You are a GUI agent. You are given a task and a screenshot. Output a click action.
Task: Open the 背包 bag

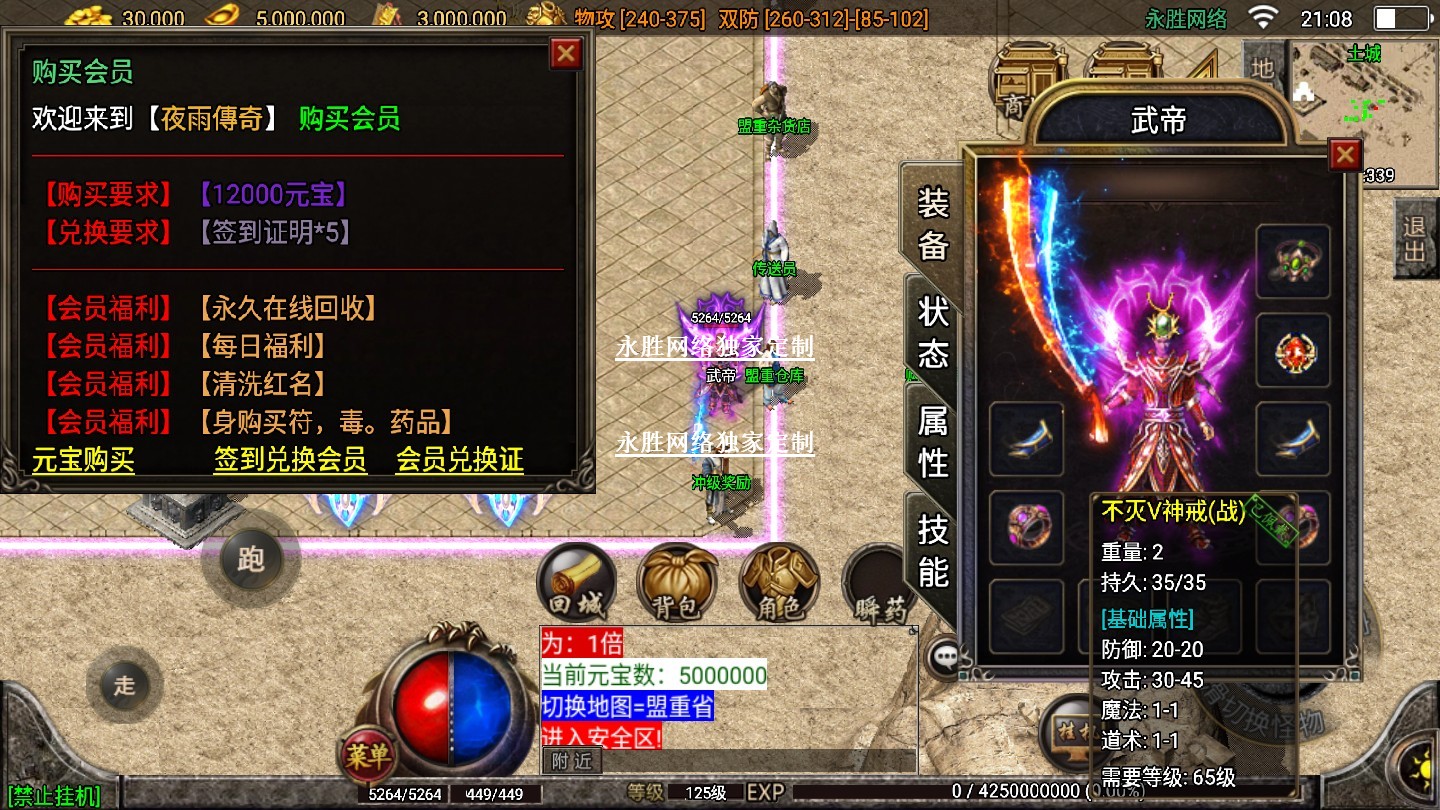click(677, 585)
